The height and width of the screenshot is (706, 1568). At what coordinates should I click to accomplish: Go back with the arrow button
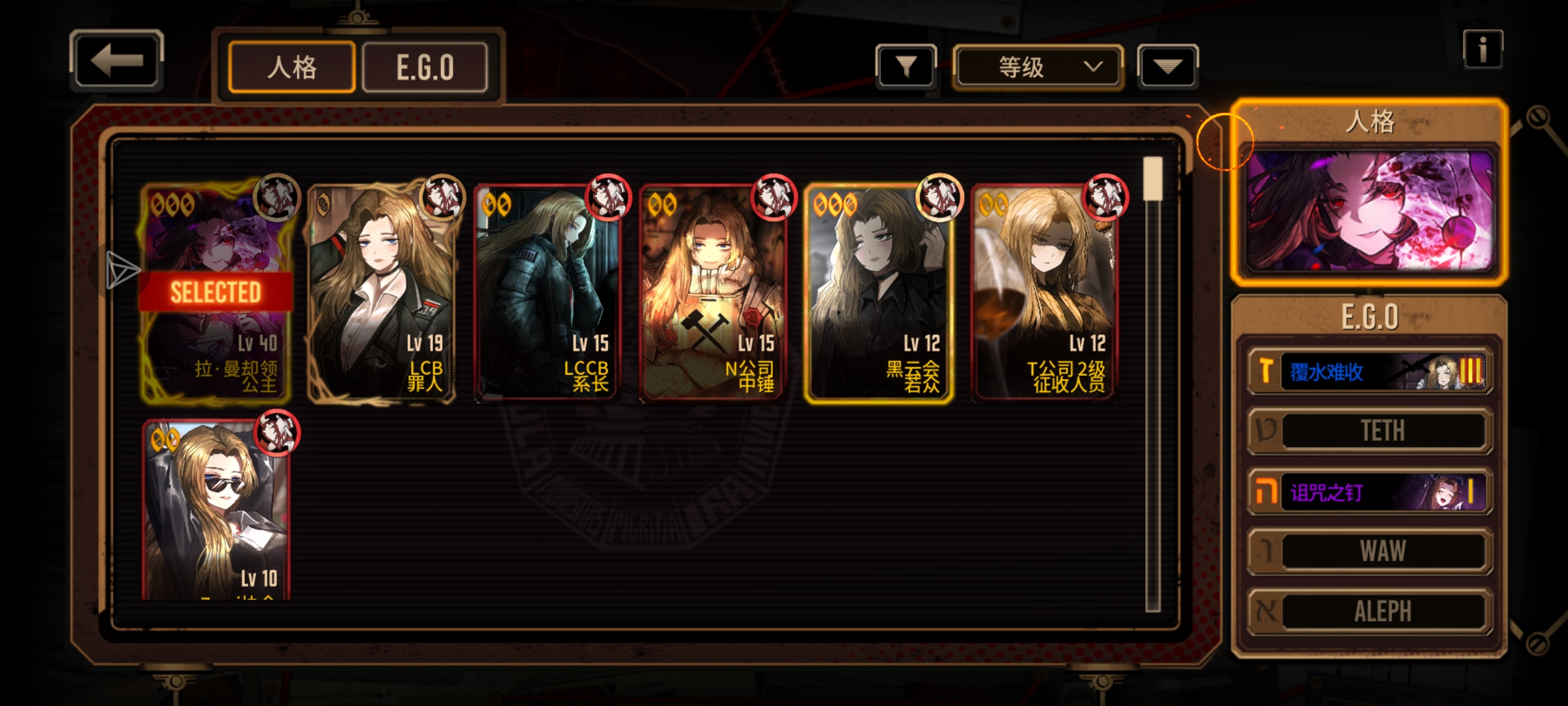pos(116,61)
